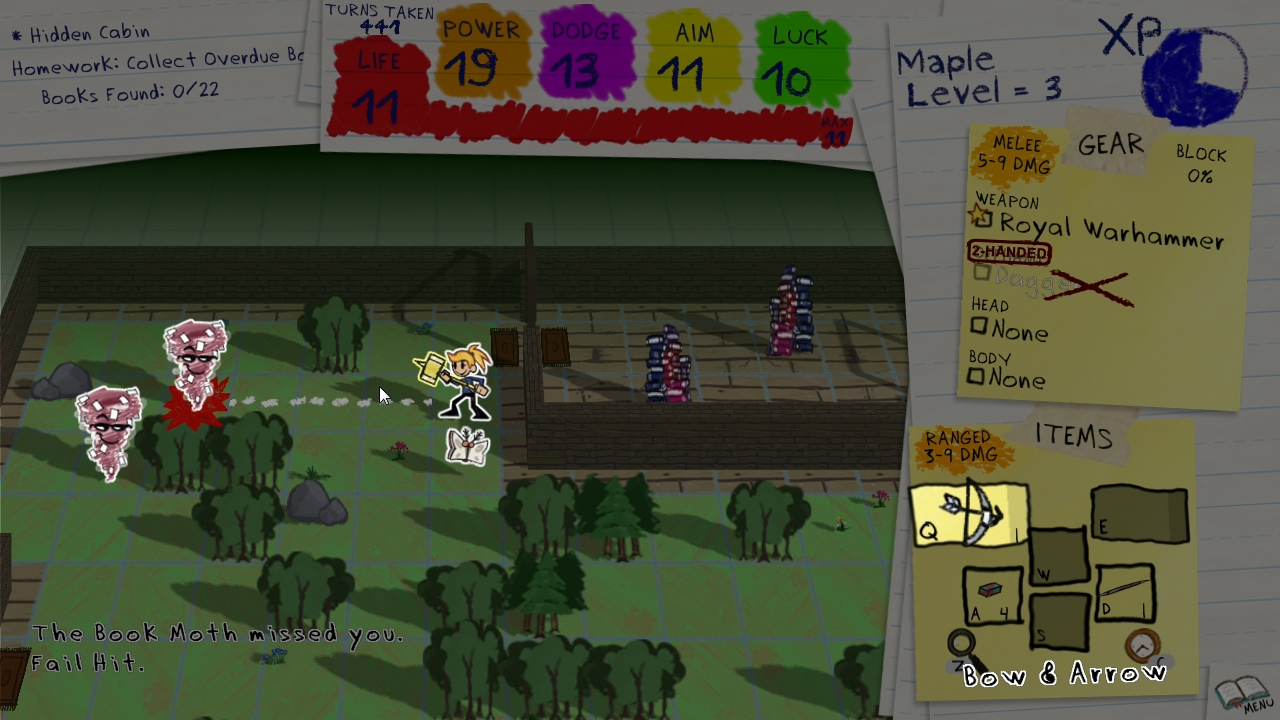Toggle the HEAD gear checkbox

(978, 325)
